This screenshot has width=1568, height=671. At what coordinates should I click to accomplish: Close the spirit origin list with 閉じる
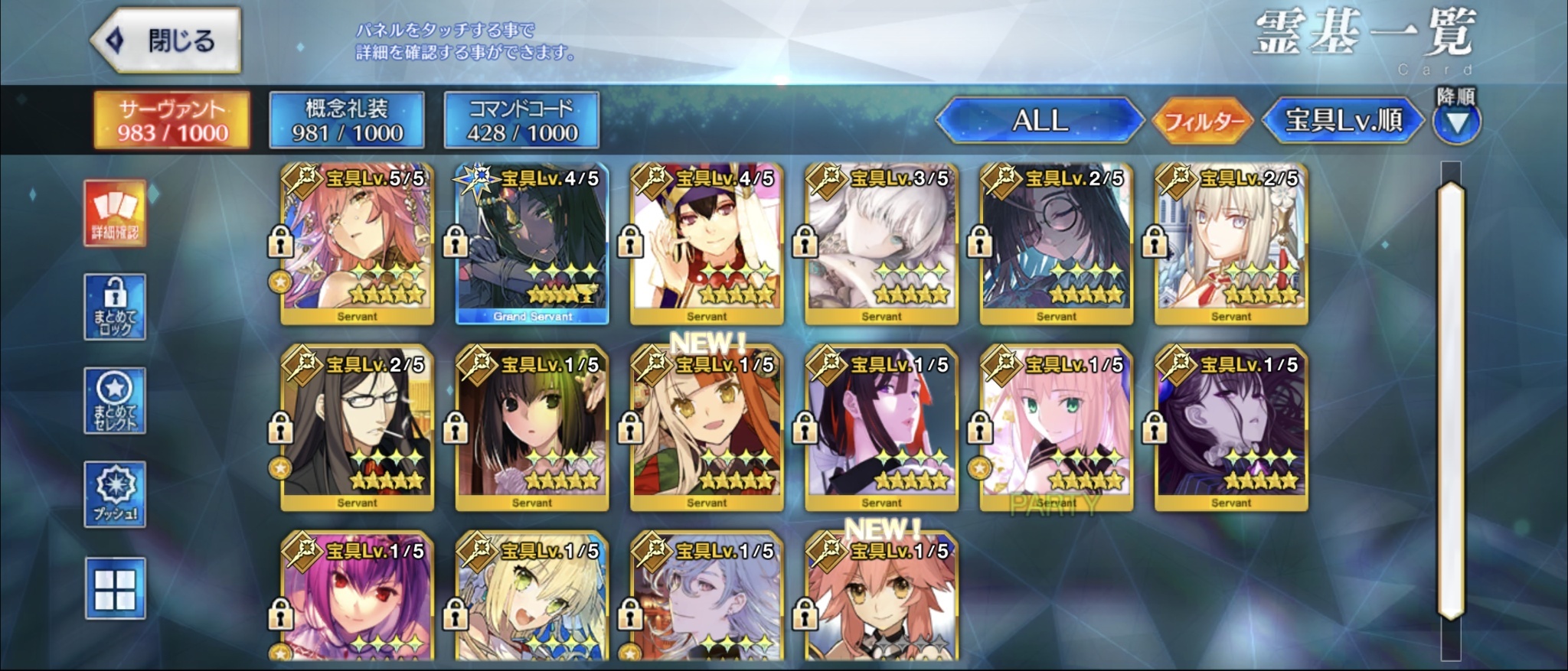(165, 41)
